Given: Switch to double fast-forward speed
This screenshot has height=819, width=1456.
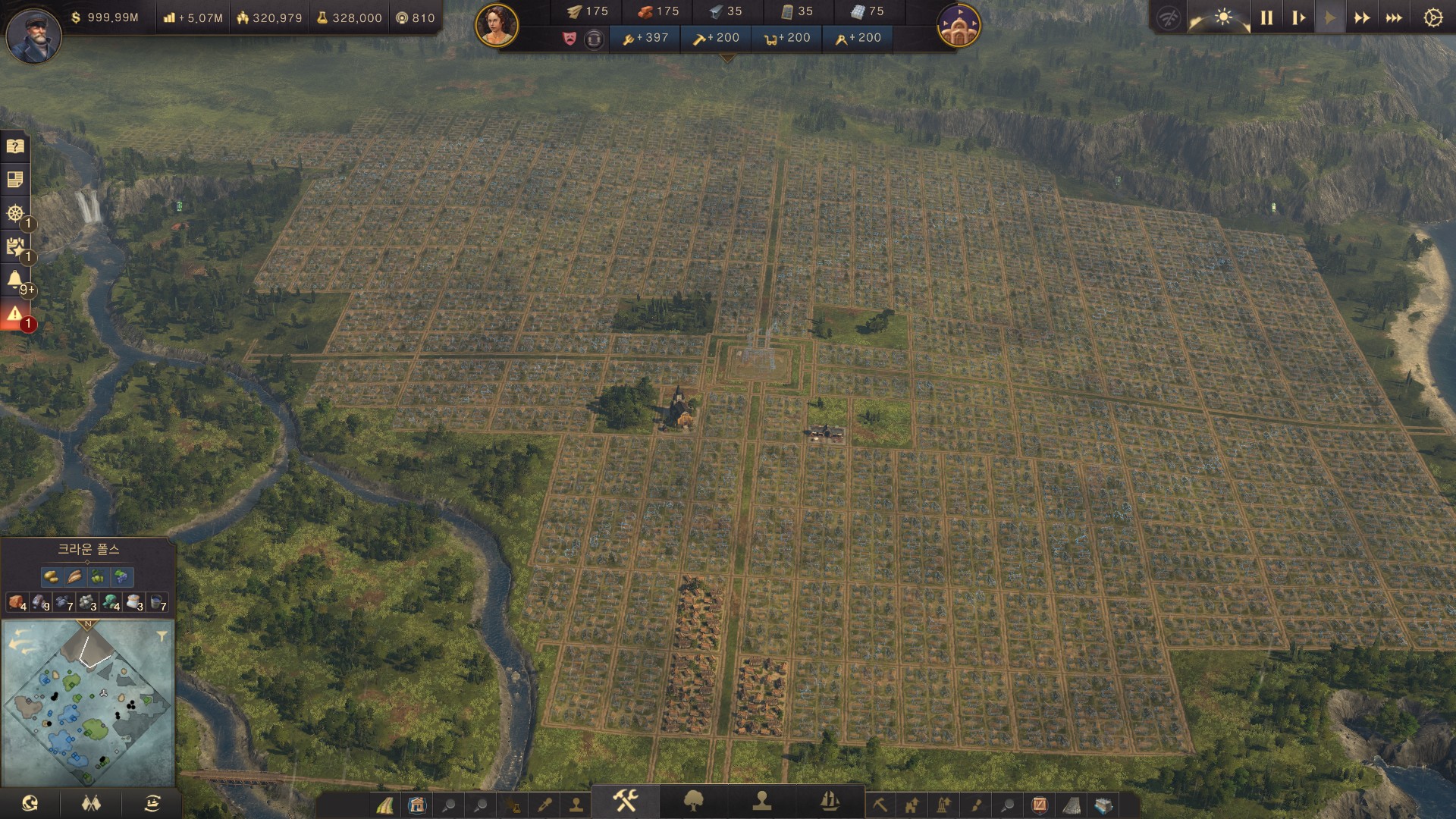Looking at the screenshot, I should [1362, 17].
